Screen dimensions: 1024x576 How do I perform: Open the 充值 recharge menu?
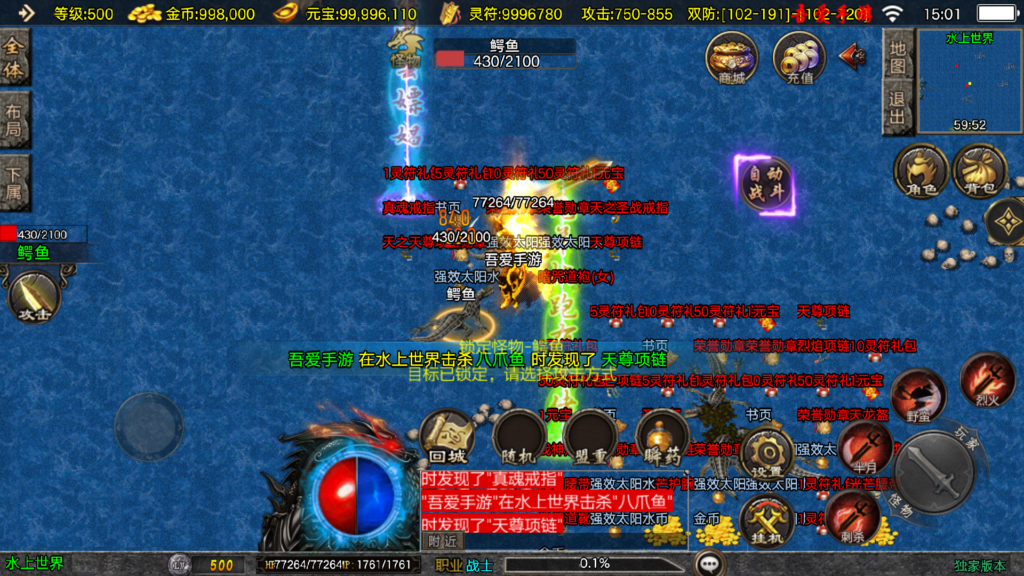point(798,57)
